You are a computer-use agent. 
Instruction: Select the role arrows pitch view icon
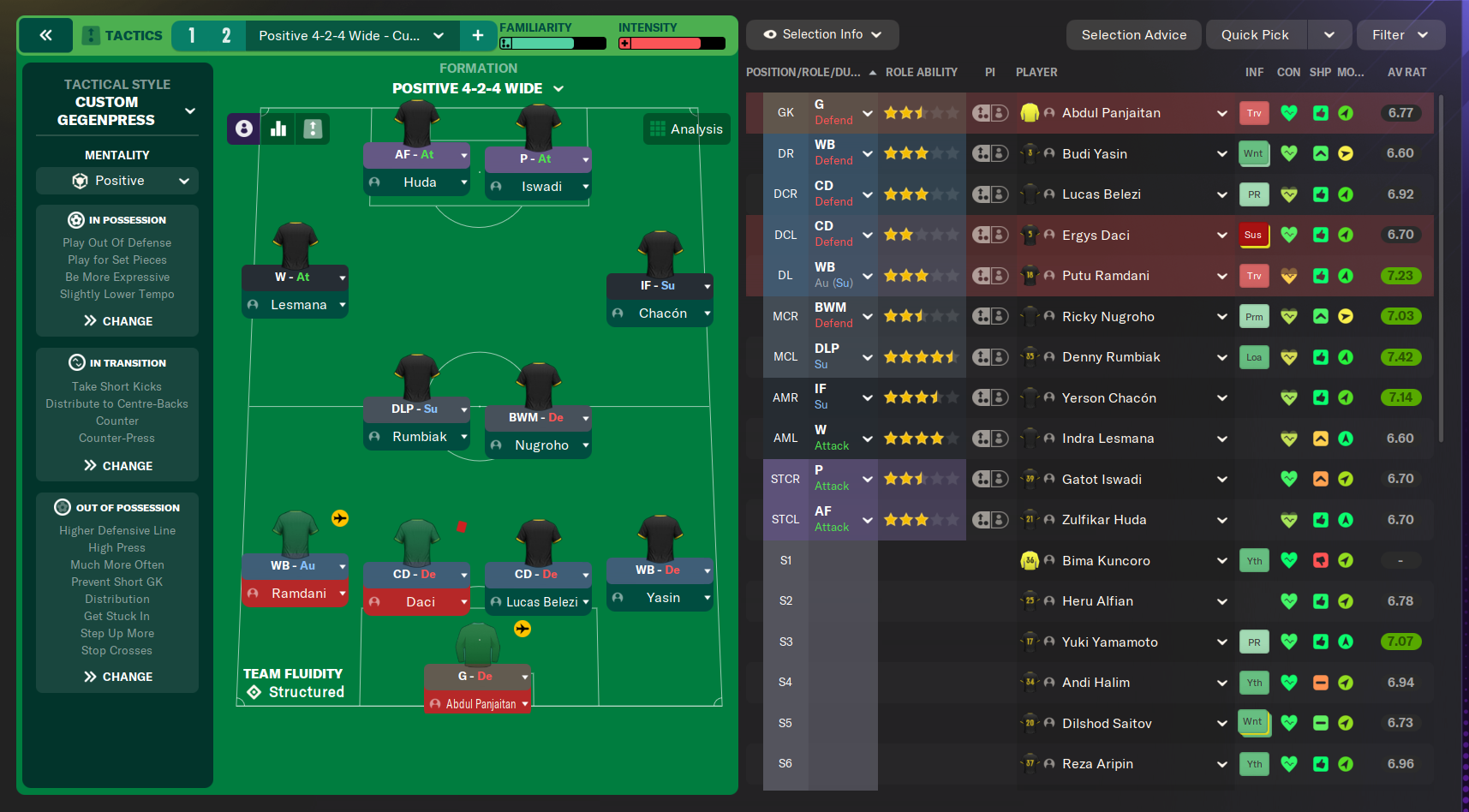click(x=312, y=128)
